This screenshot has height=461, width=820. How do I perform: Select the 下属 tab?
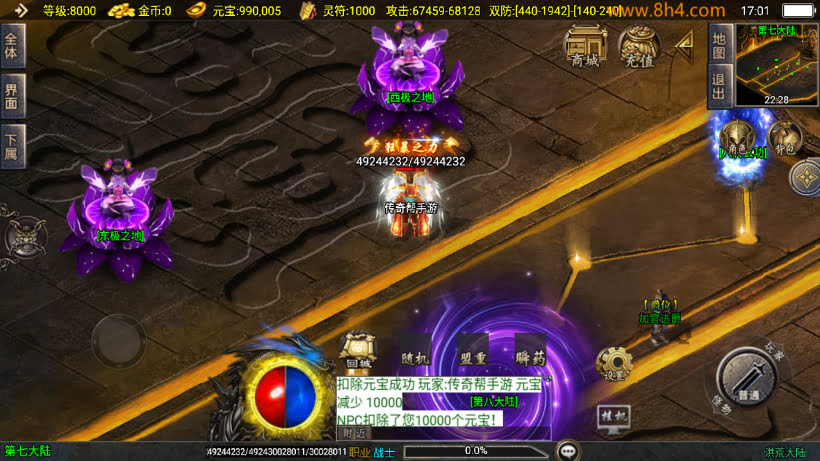click(12, 145)
